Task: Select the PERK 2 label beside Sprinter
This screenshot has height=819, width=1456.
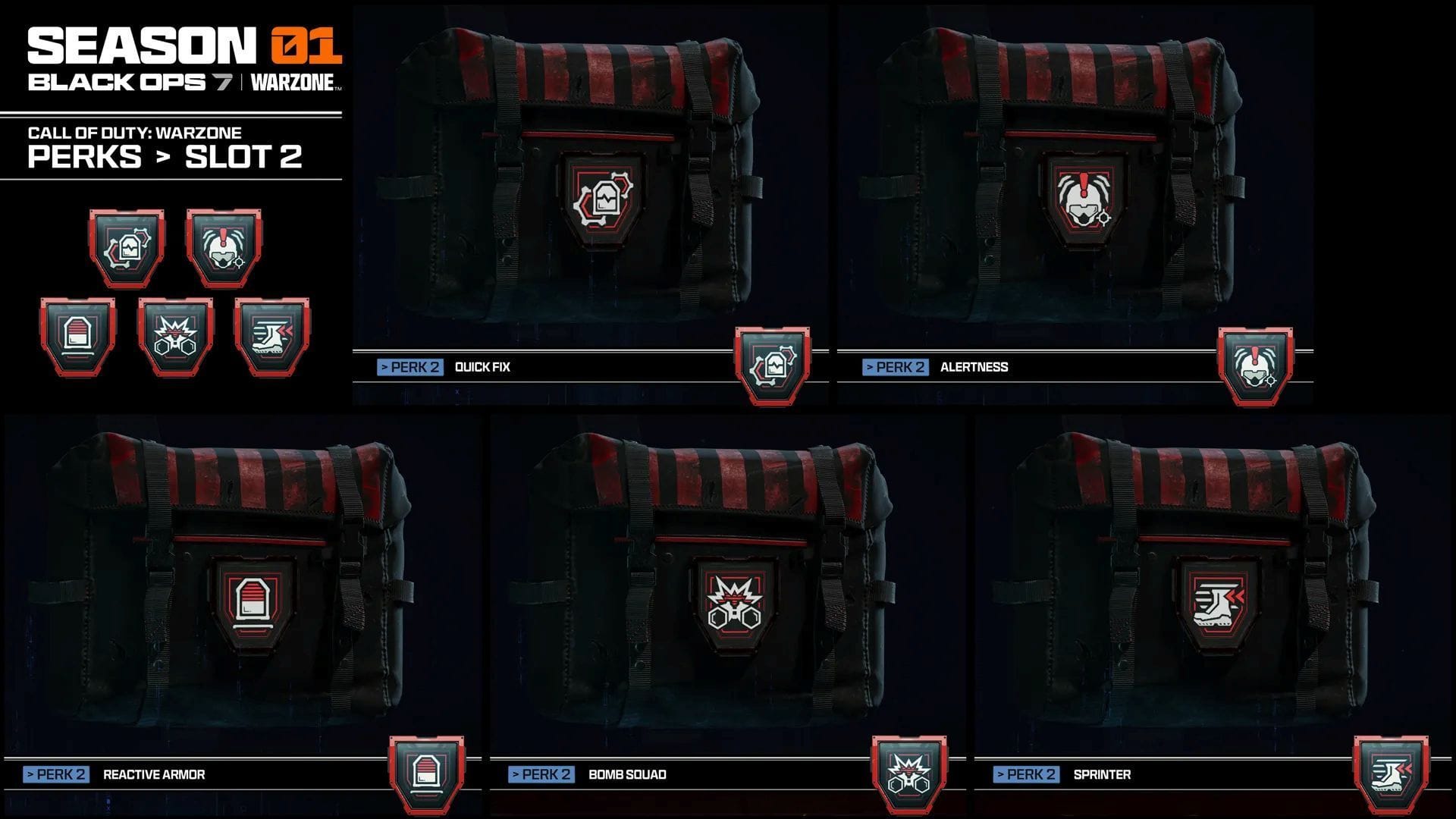Action: 1026,775
